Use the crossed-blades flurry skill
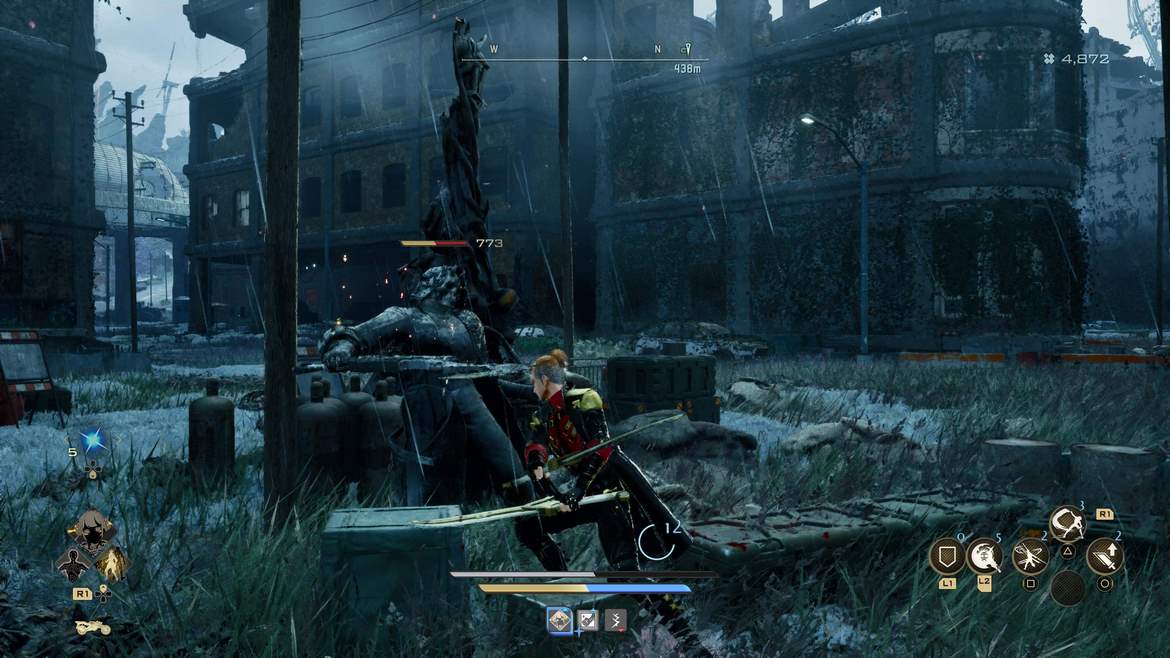Screen dimensions: 1170x658 click(1030, 556)
